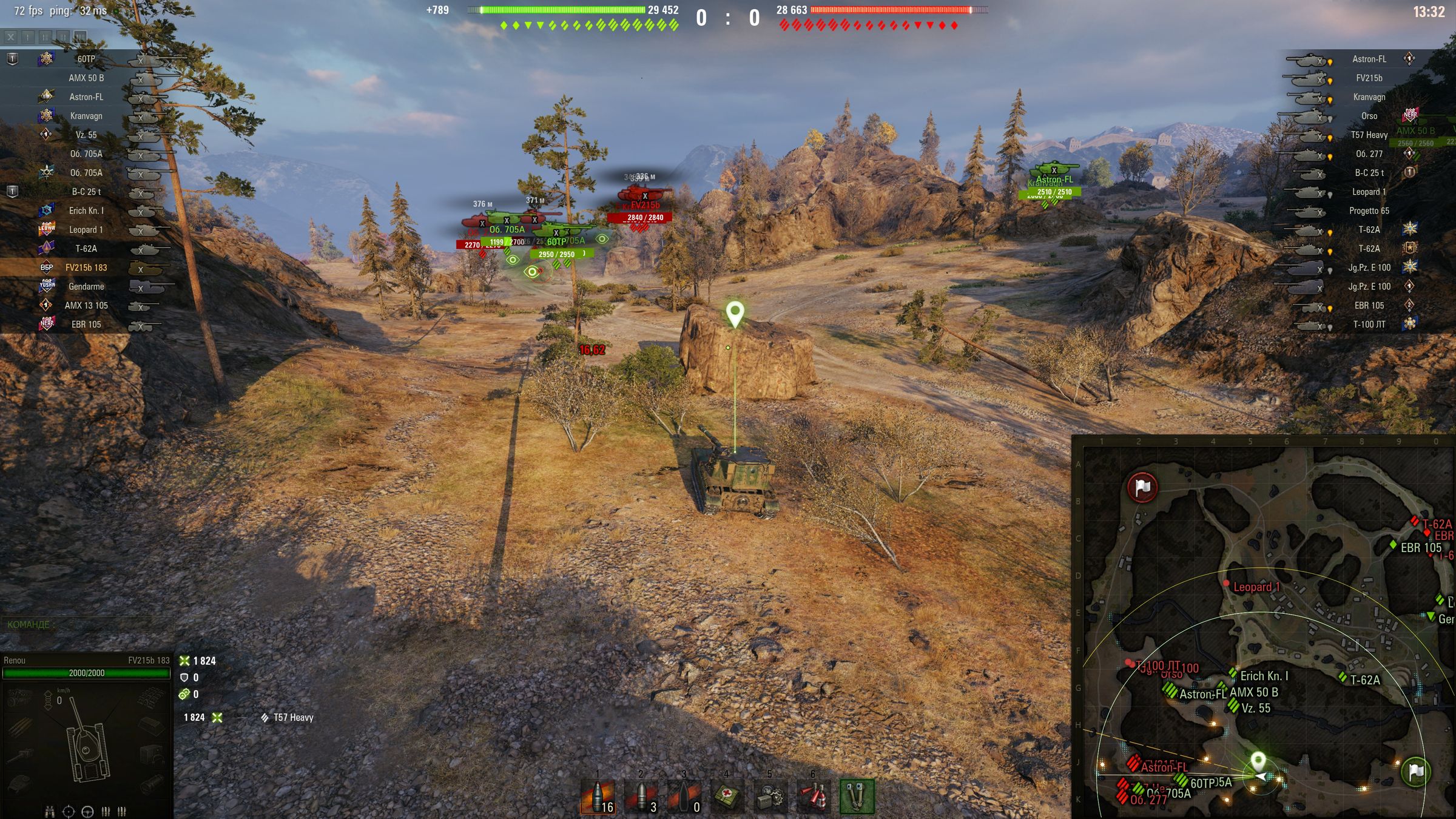Click the steering wheel driver icon
This screenshot has width=1456, height=819.
pos(87,811)
